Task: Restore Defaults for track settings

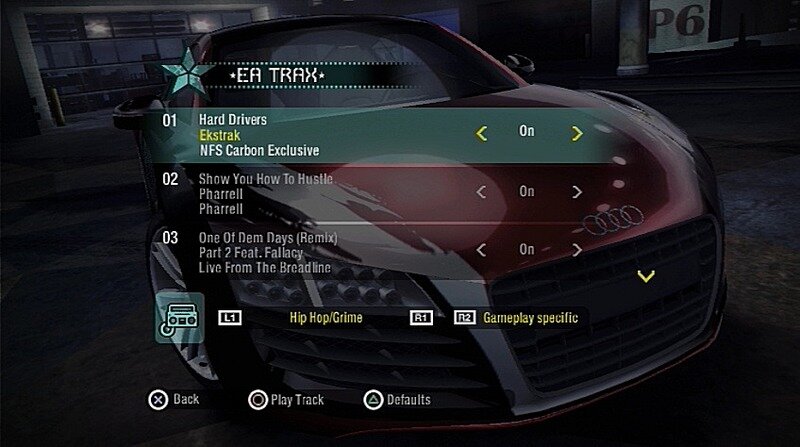Action: [398, 399]
